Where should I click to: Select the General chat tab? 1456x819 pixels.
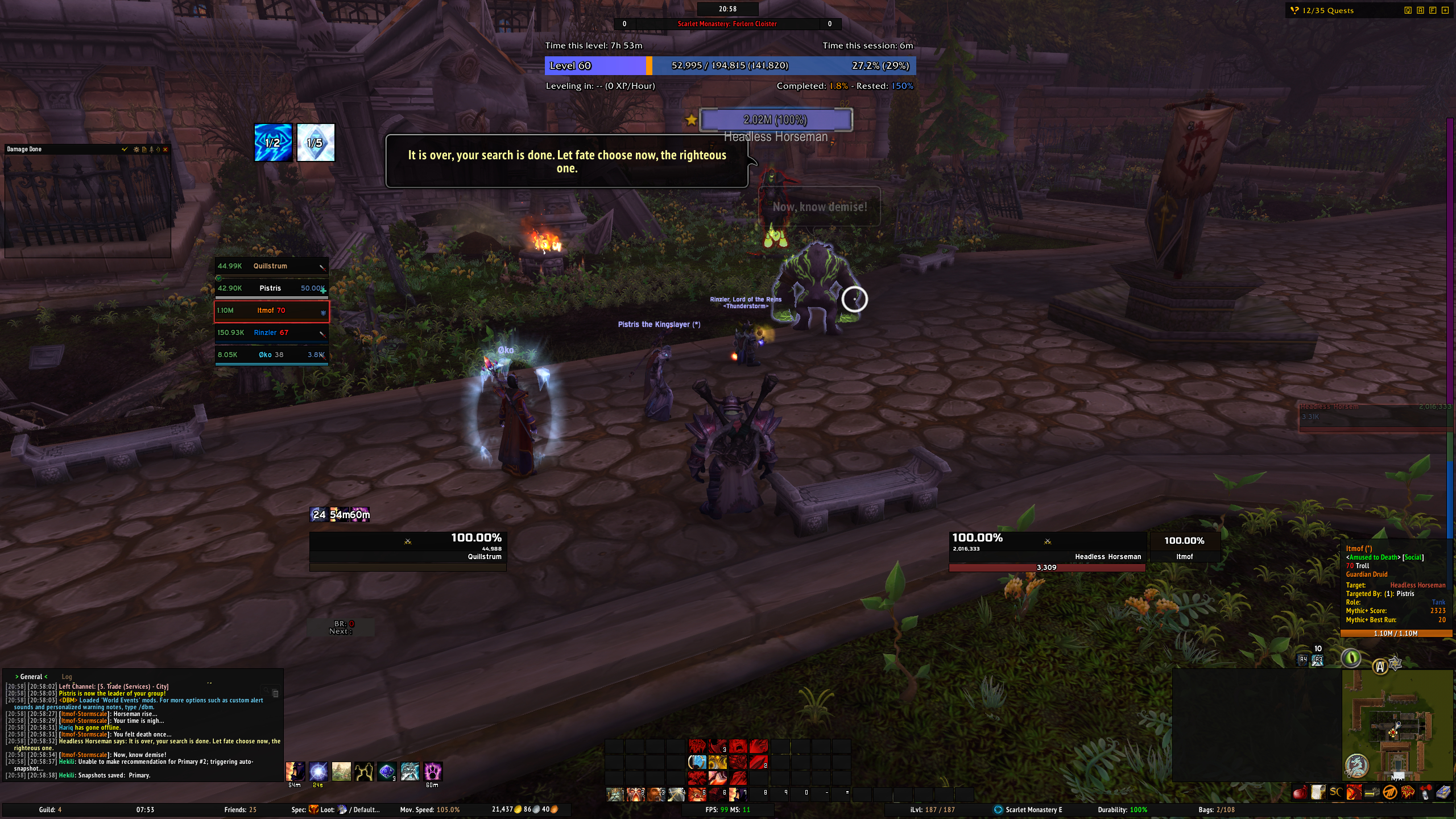click(x=31, y=677)
